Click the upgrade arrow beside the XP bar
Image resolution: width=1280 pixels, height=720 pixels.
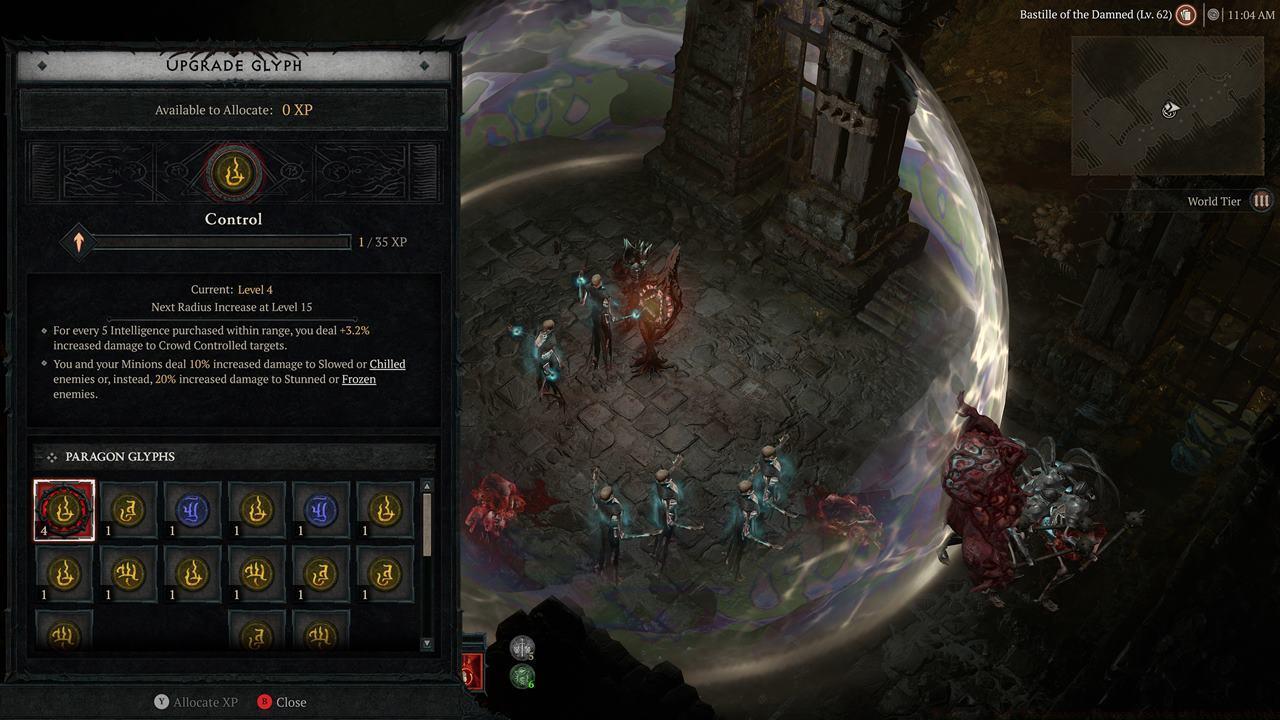[79, 241]
